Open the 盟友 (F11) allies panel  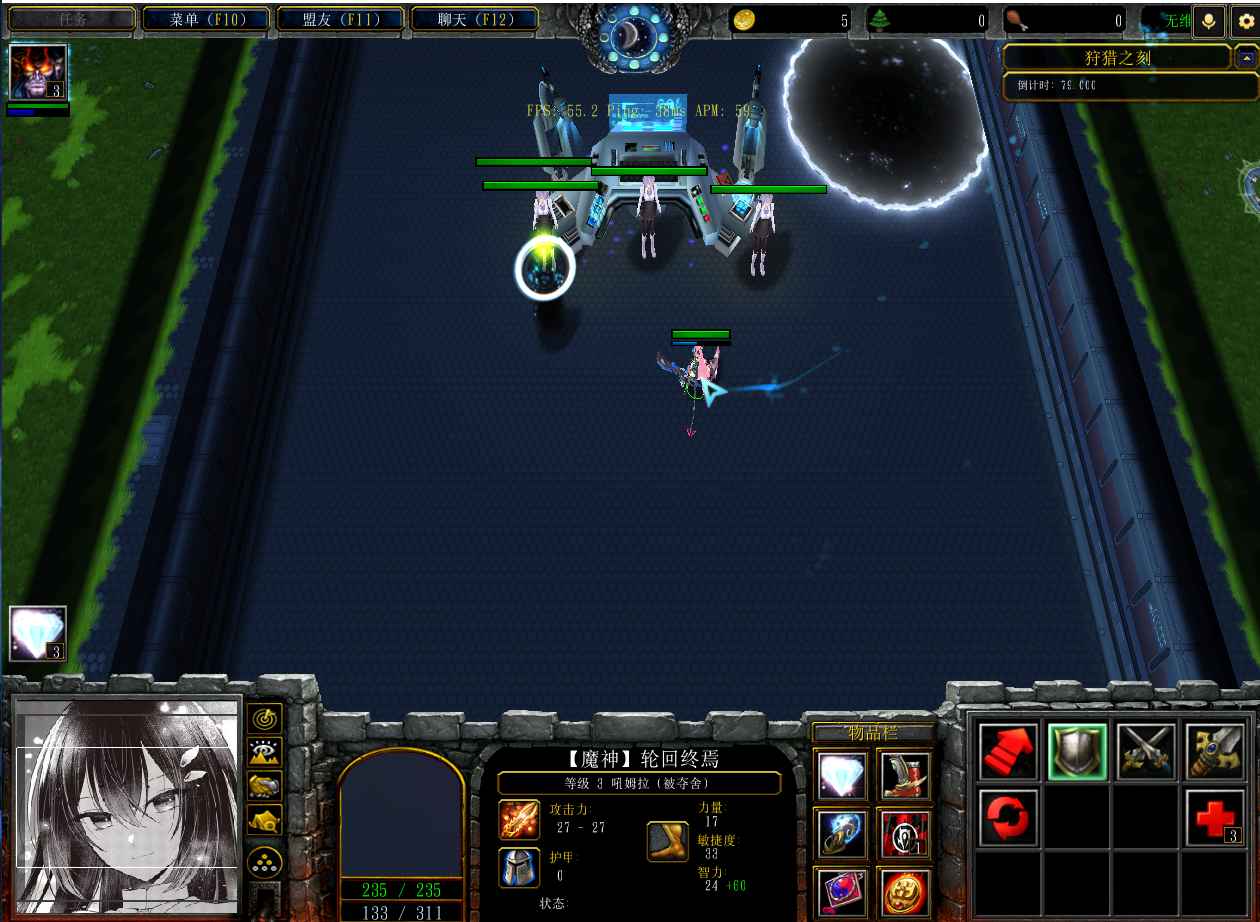click(340, 19)
